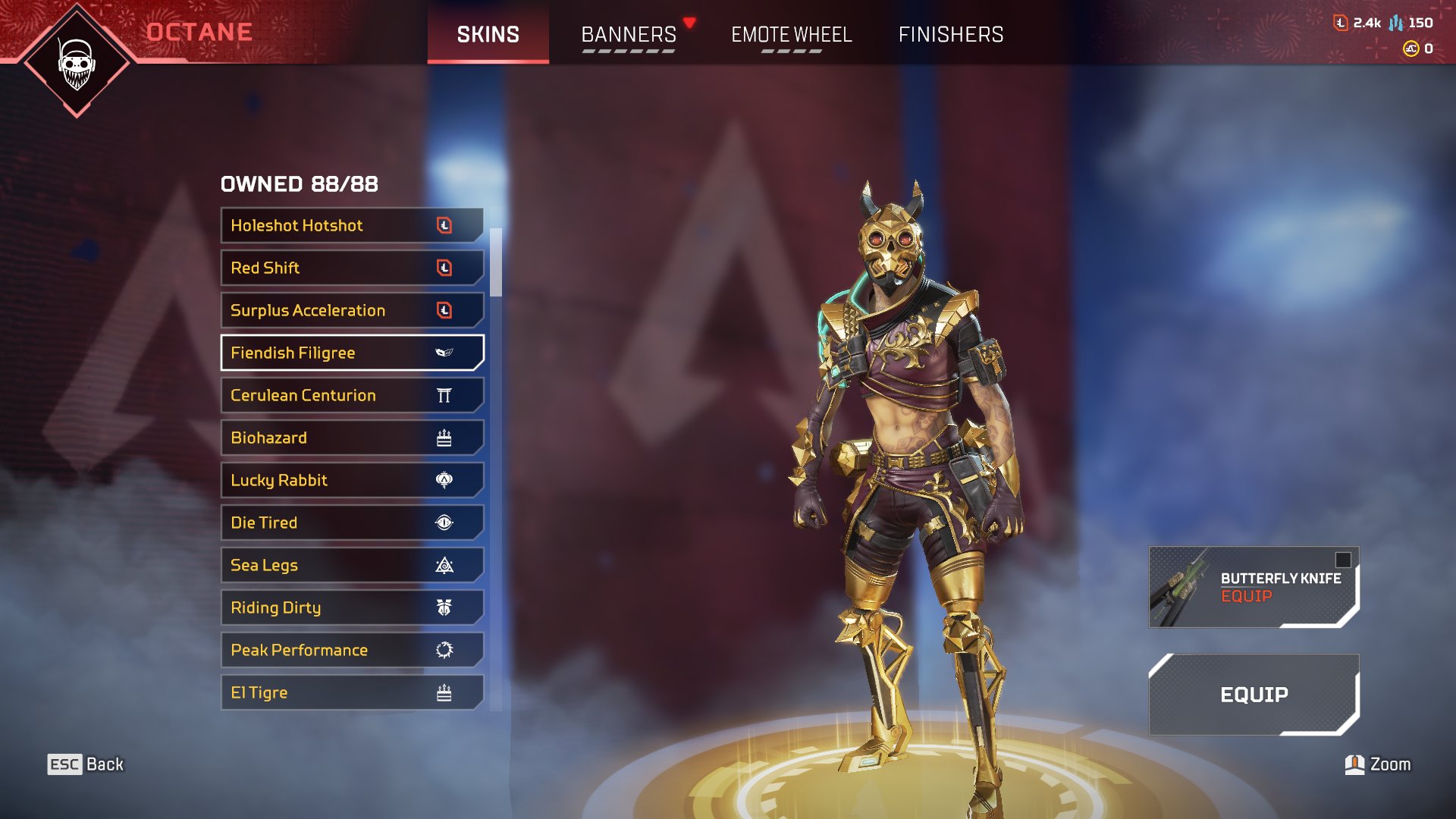
Task: Switch to the Banners tab
Action: pyautogui.click(x=629, y=34)
